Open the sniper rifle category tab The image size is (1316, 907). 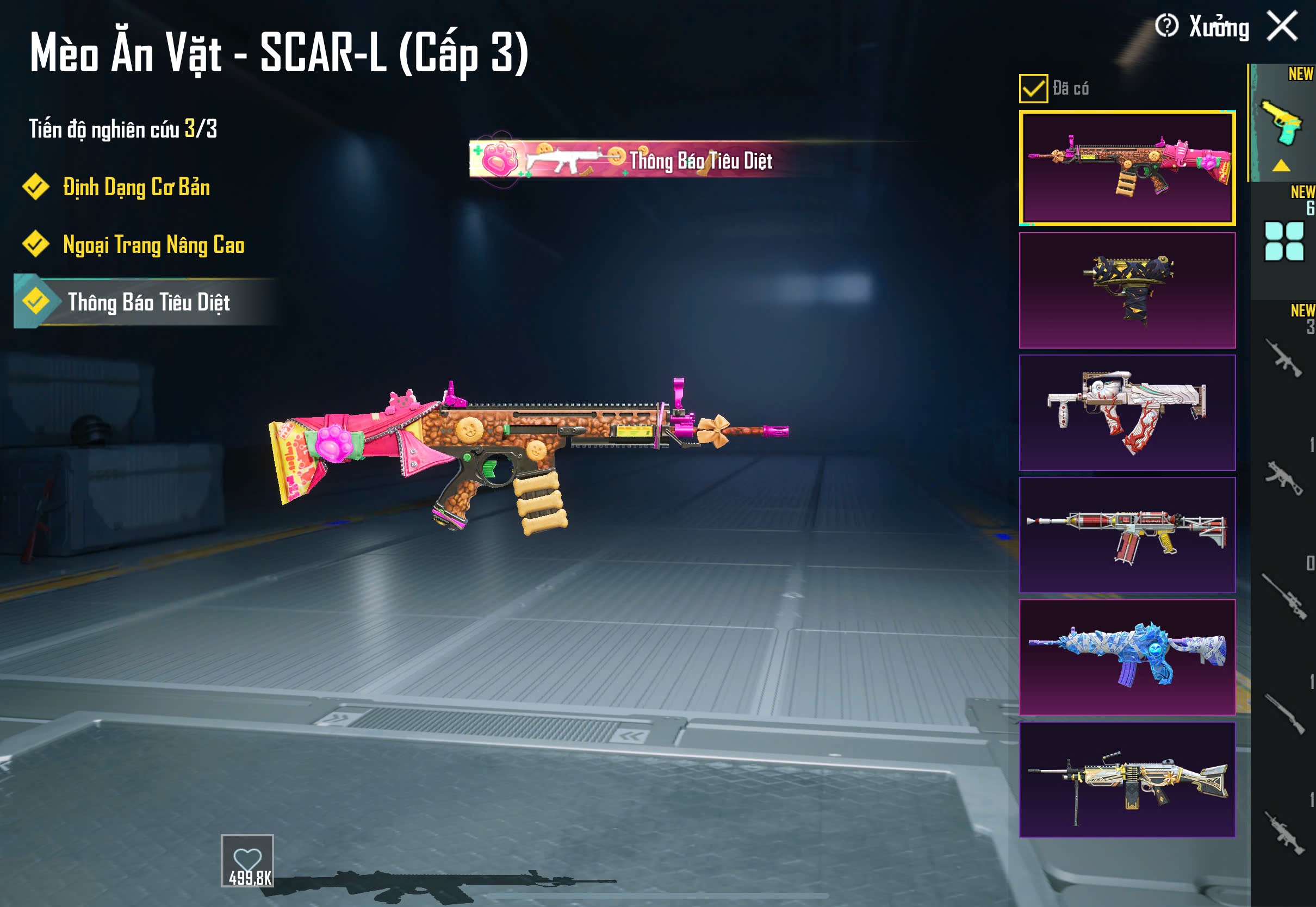pyautogui.click(x=1283, y=597)
